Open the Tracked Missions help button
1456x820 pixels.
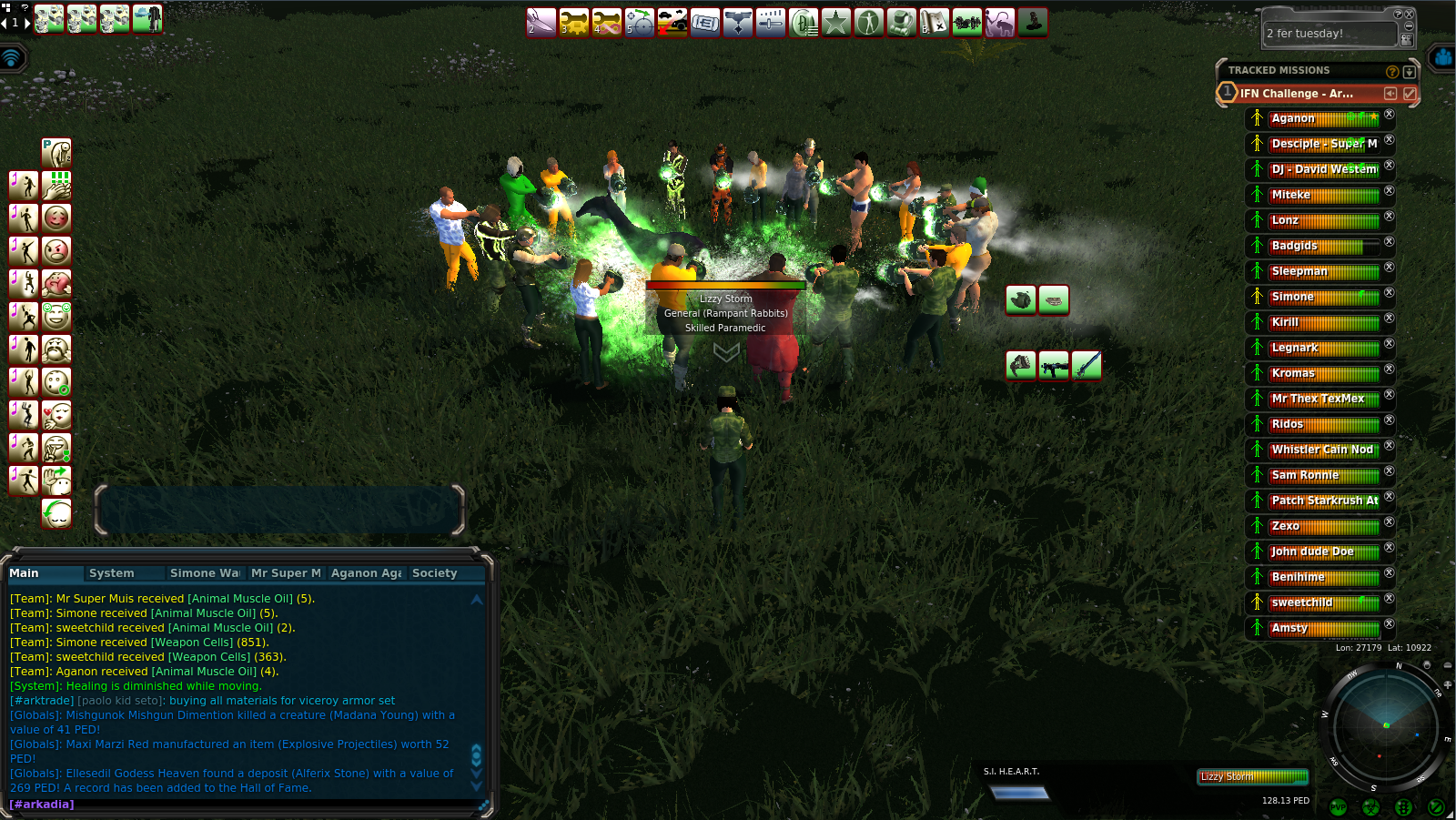coord(1391,71)
